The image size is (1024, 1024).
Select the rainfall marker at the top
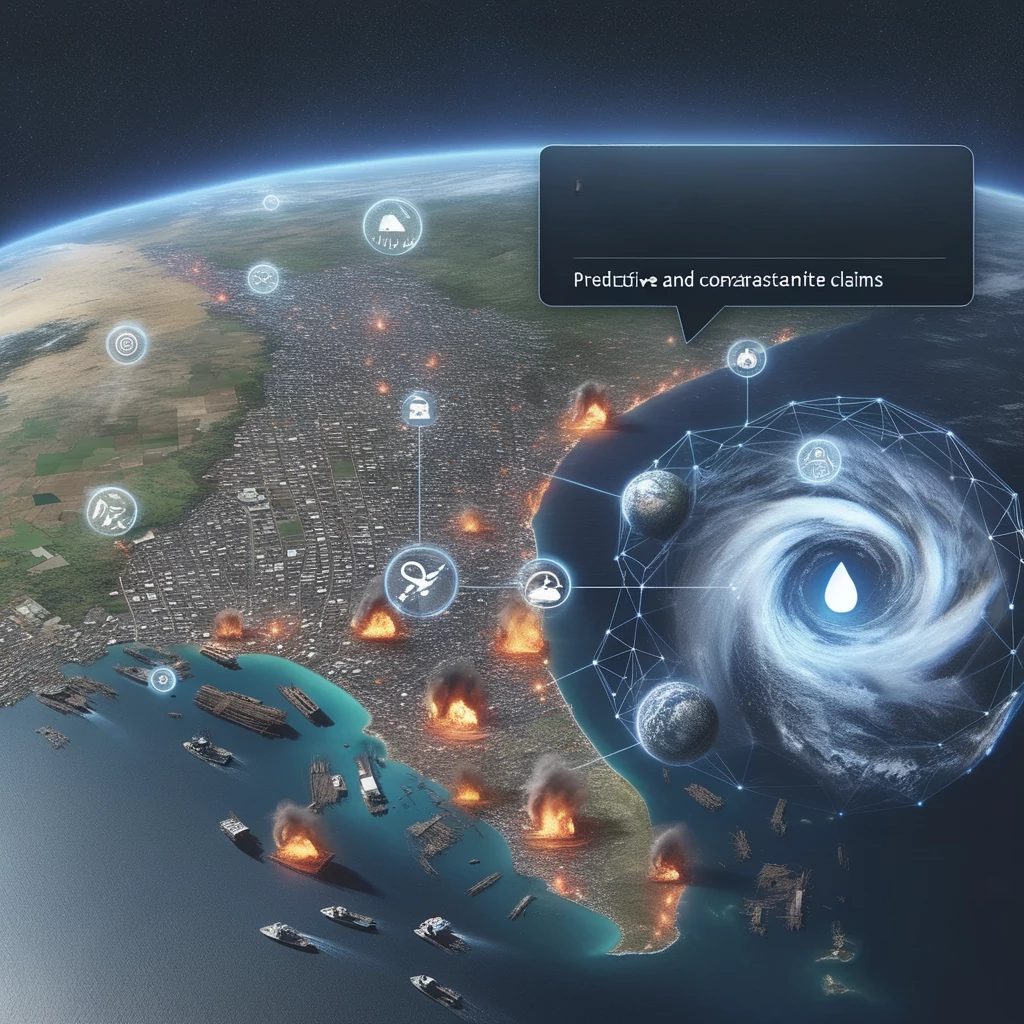click(x=392, y=226)
